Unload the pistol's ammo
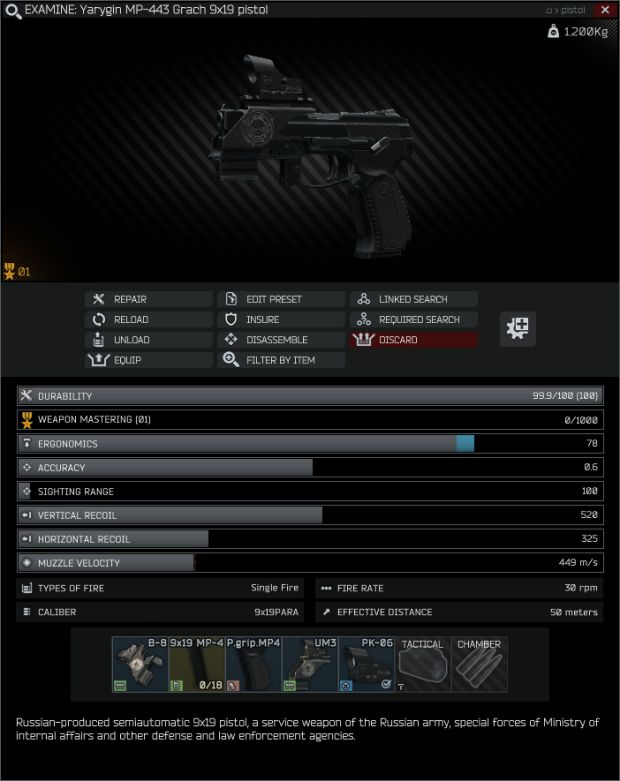 (149, 340)
